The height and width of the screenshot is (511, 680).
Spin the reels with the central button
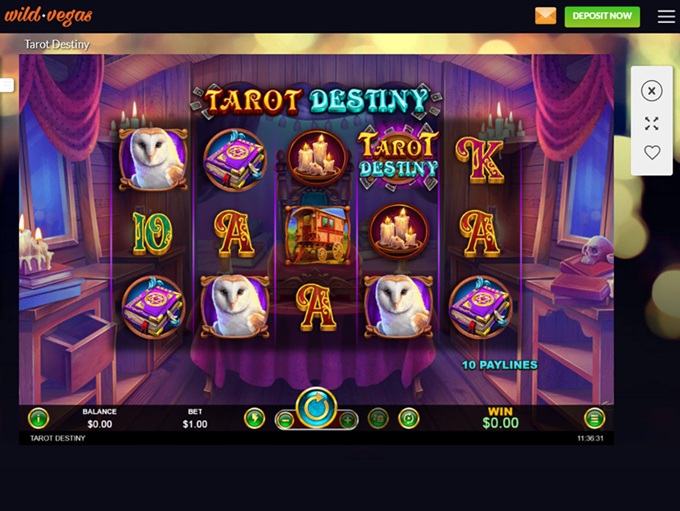point(316,409)
